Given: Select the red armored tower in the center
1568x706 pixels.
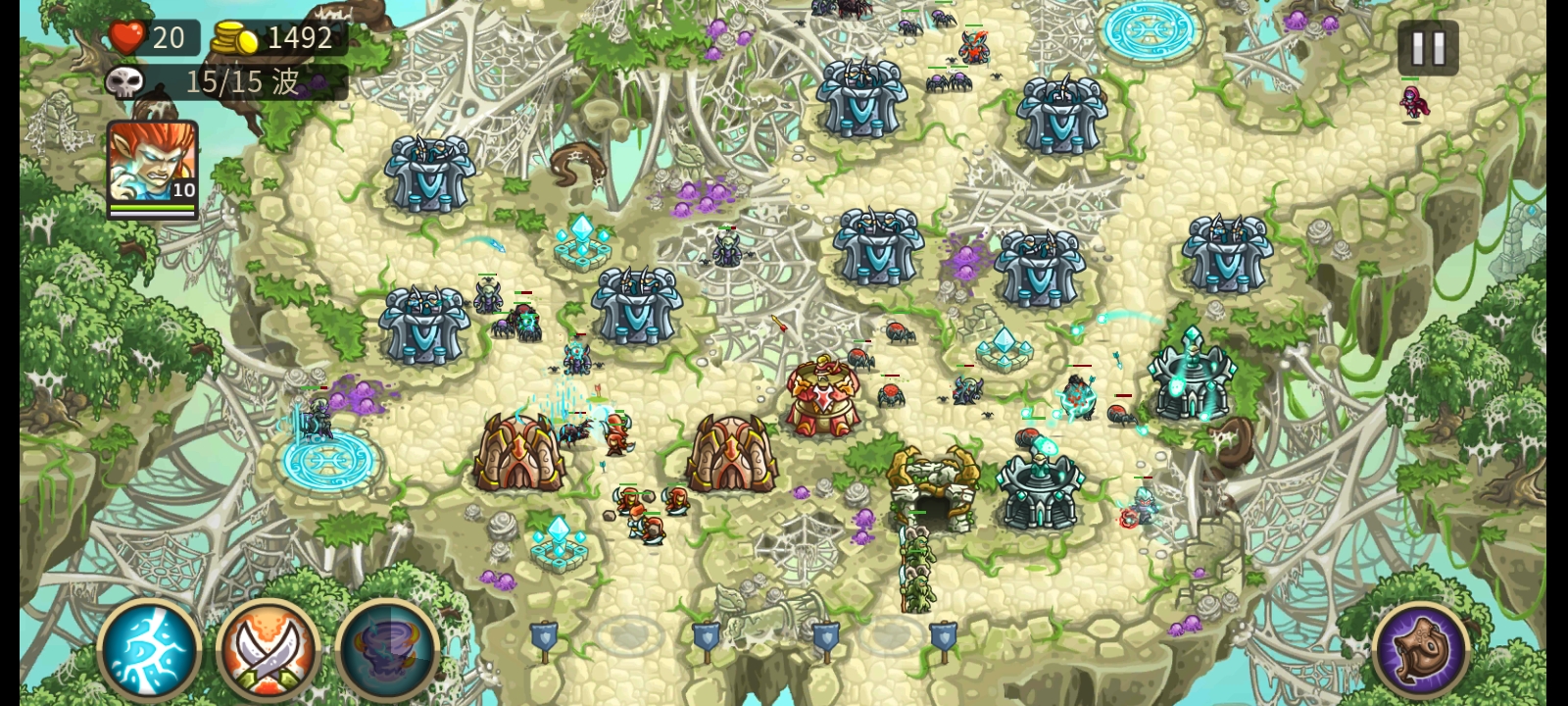Looking at the screenshot, I should (824, 392).
